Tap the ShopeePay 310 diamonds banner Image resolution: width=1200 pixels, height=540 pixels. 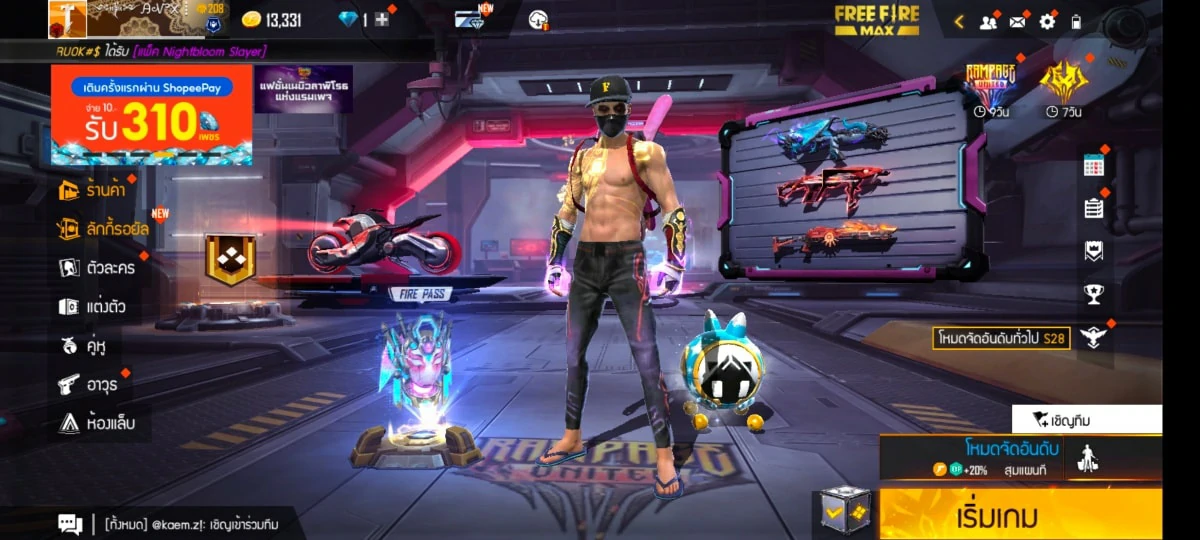[151, 116]
